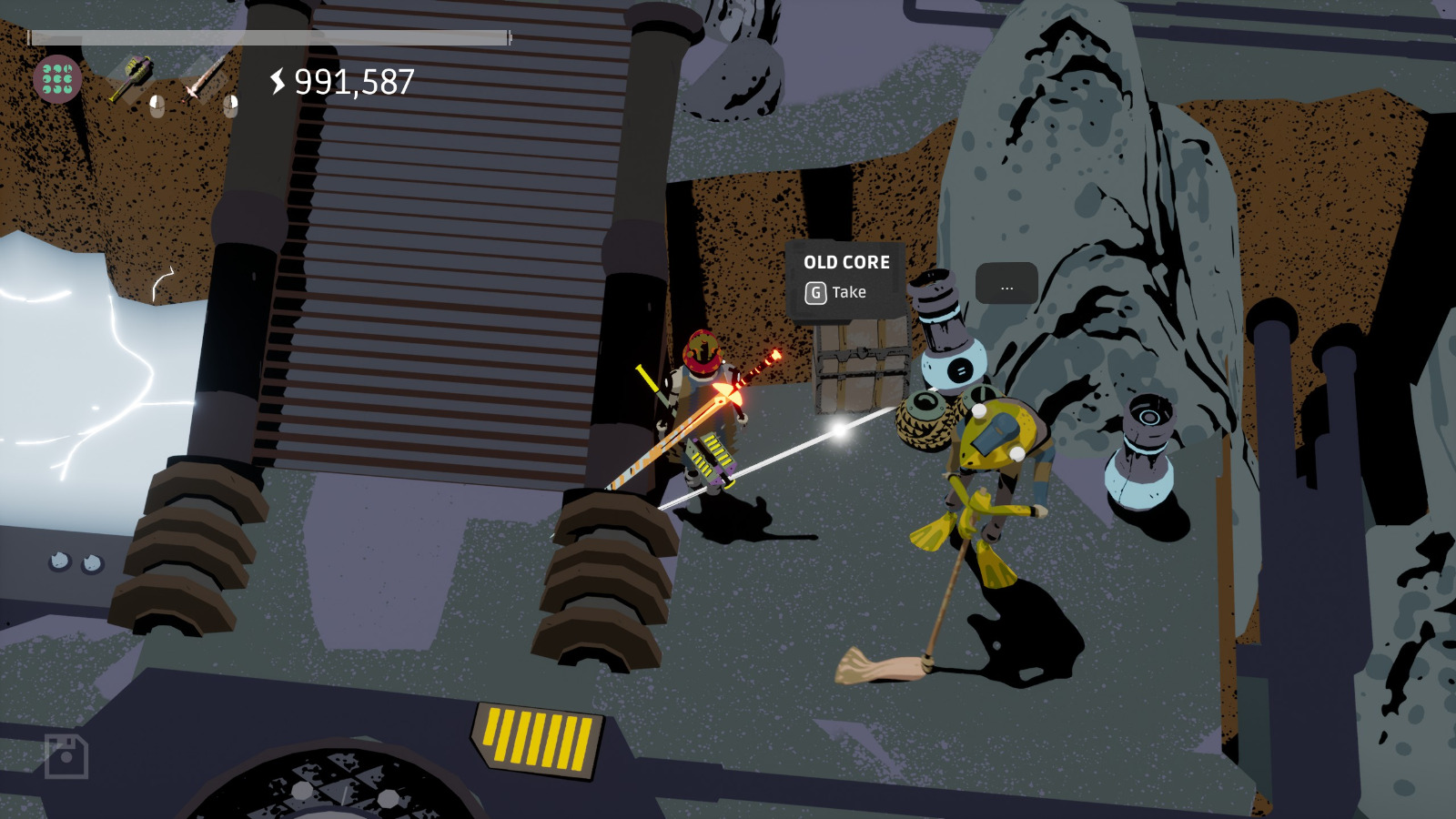Click the left mouse button indicator icon
The image size is (1456, 819).
coord(157,106)
